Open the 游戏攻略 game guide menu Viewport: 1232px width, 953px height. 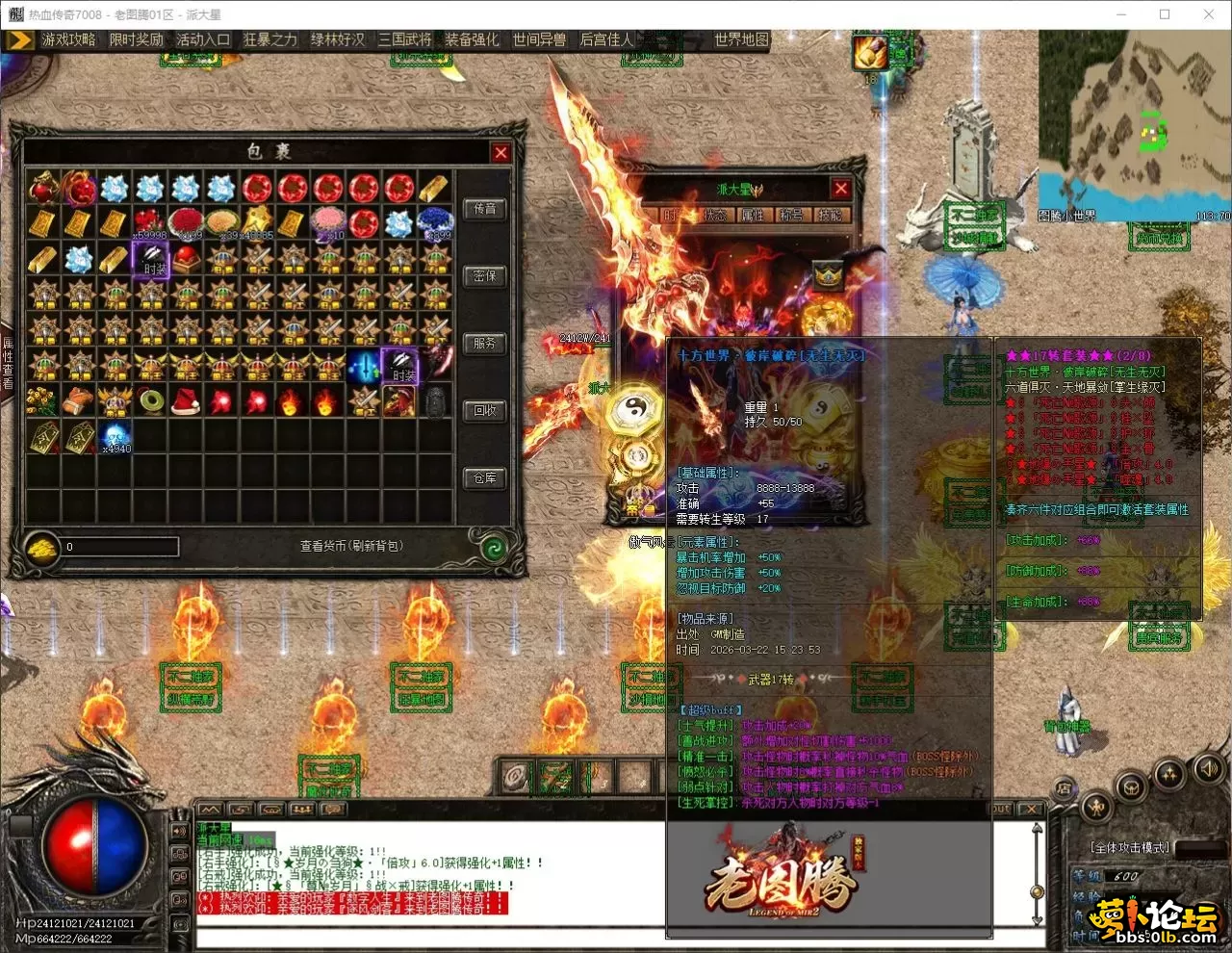(x=67, y=39)
